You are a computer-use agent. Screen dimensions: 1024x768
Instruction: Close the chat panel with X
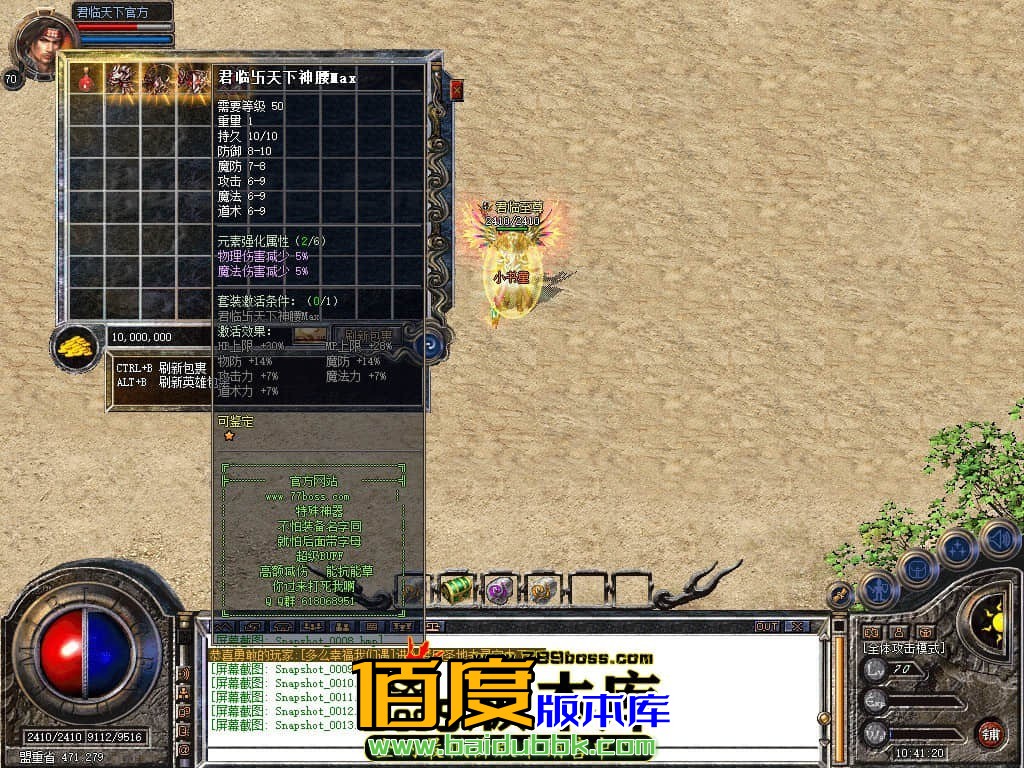click(x=796, y=626)
